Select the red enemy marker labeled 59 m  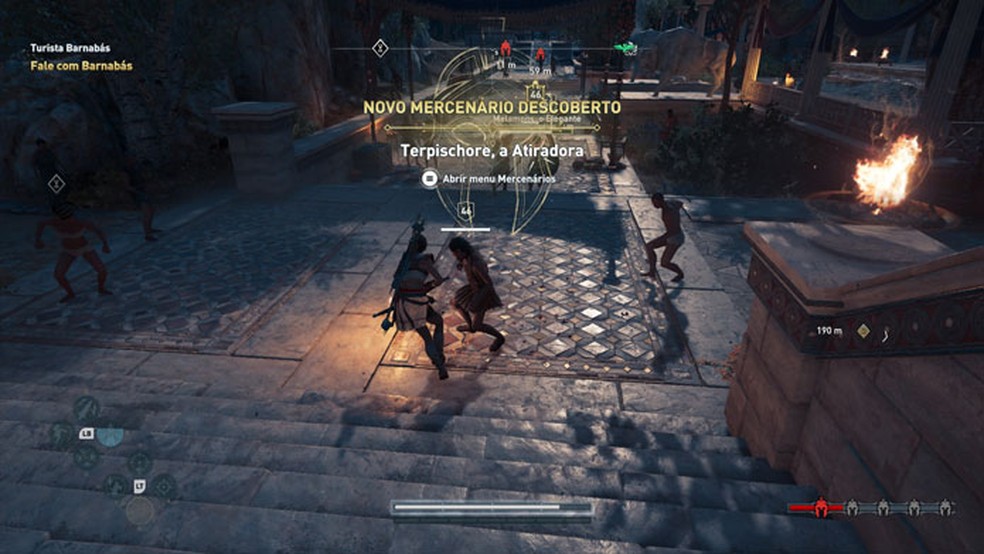(x=540, y=57)
